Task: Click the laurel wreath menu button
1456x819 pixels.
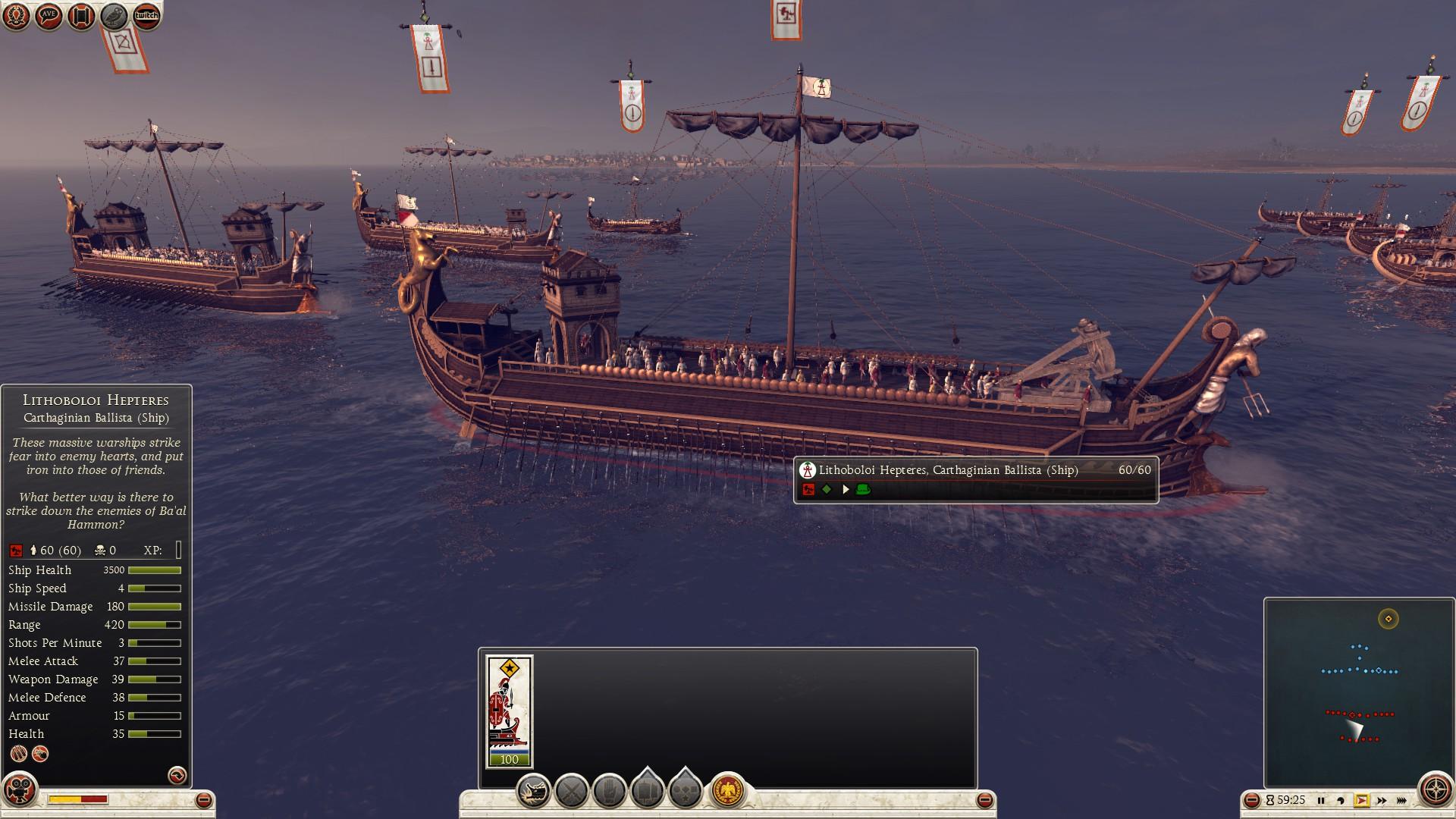Action: coord(16,15)
